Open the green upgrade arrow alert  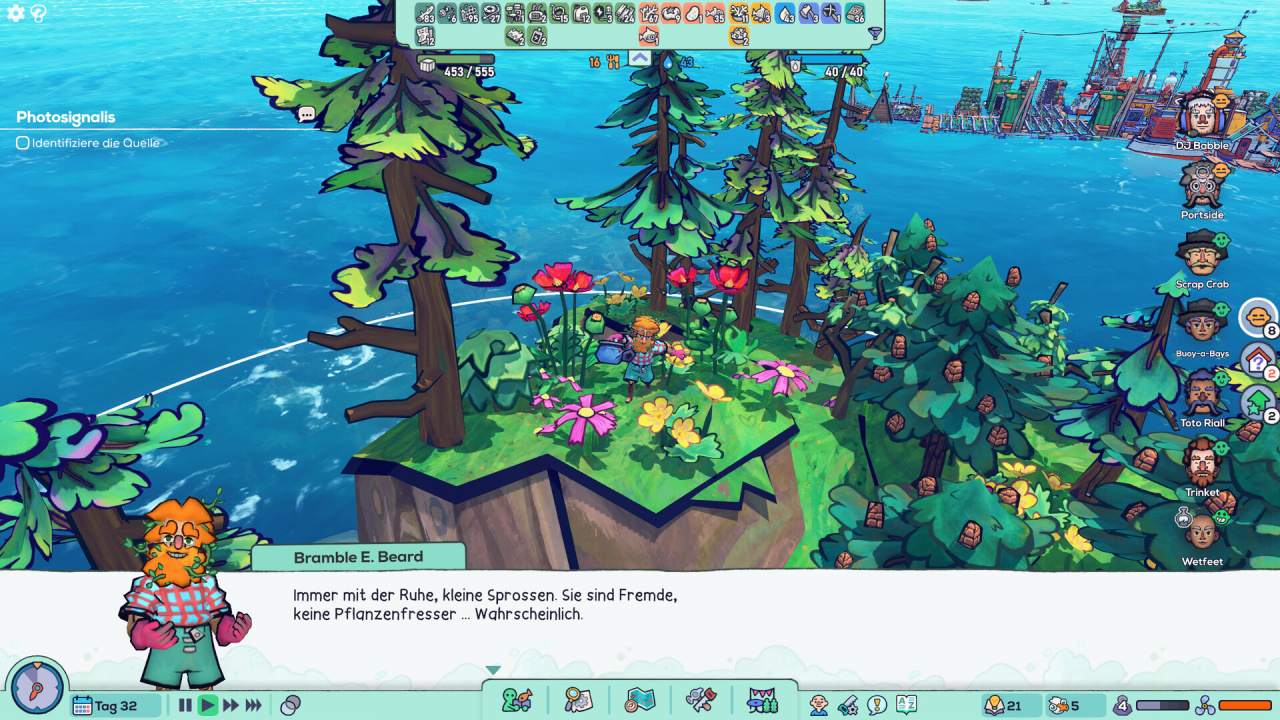tap(1257, 403)
